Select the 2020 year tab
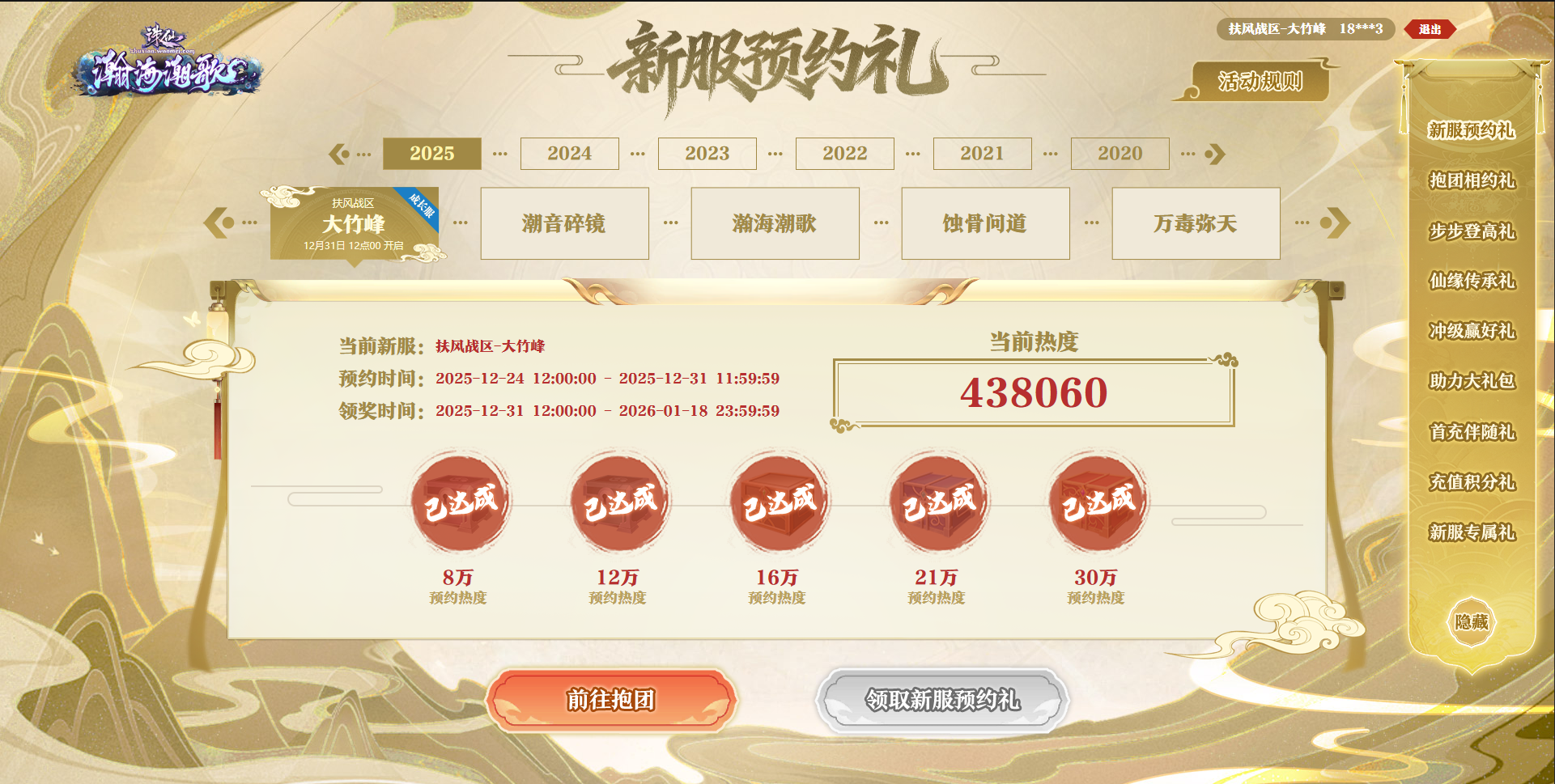 coord(1120,153)
